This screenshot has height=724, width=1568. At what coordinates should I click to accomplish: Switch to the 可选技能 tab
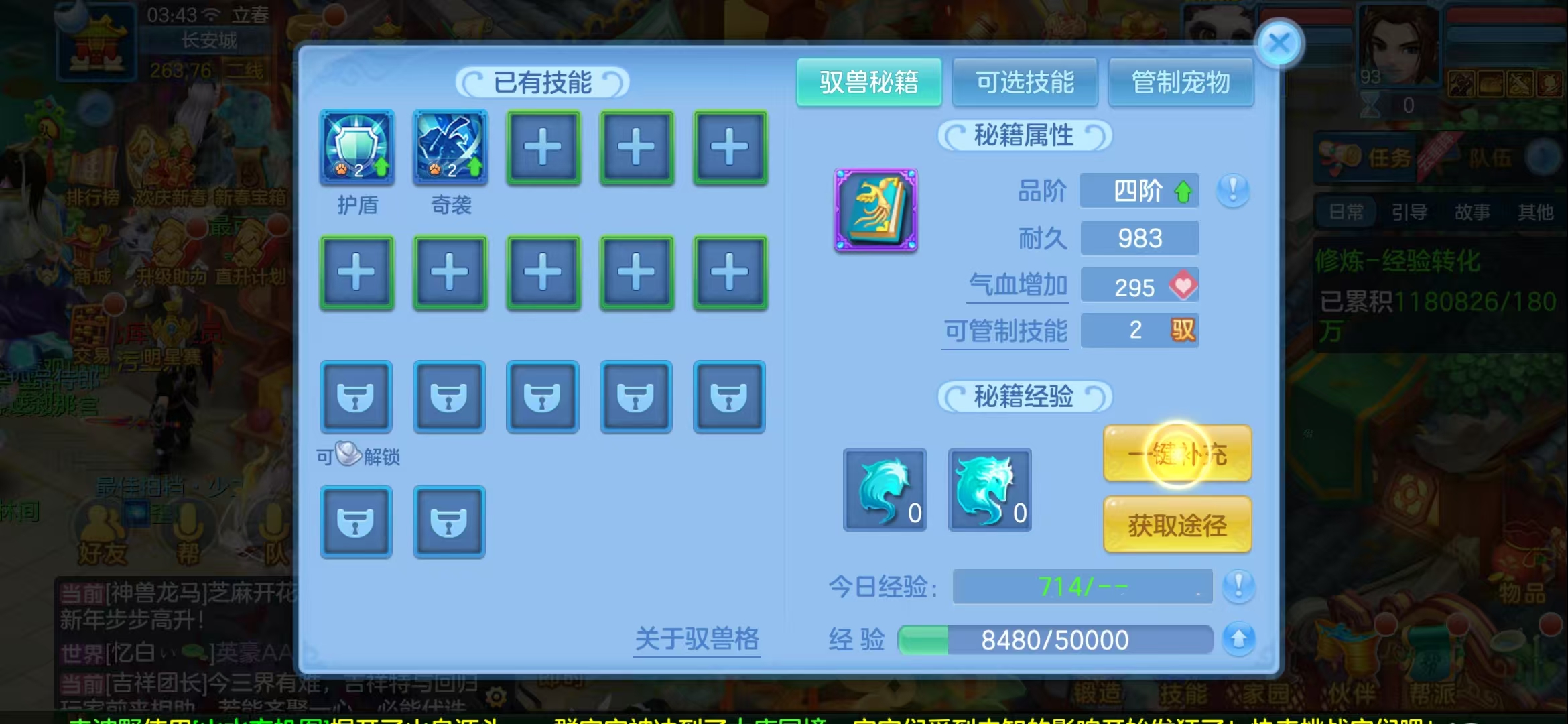click(1025, 82)
